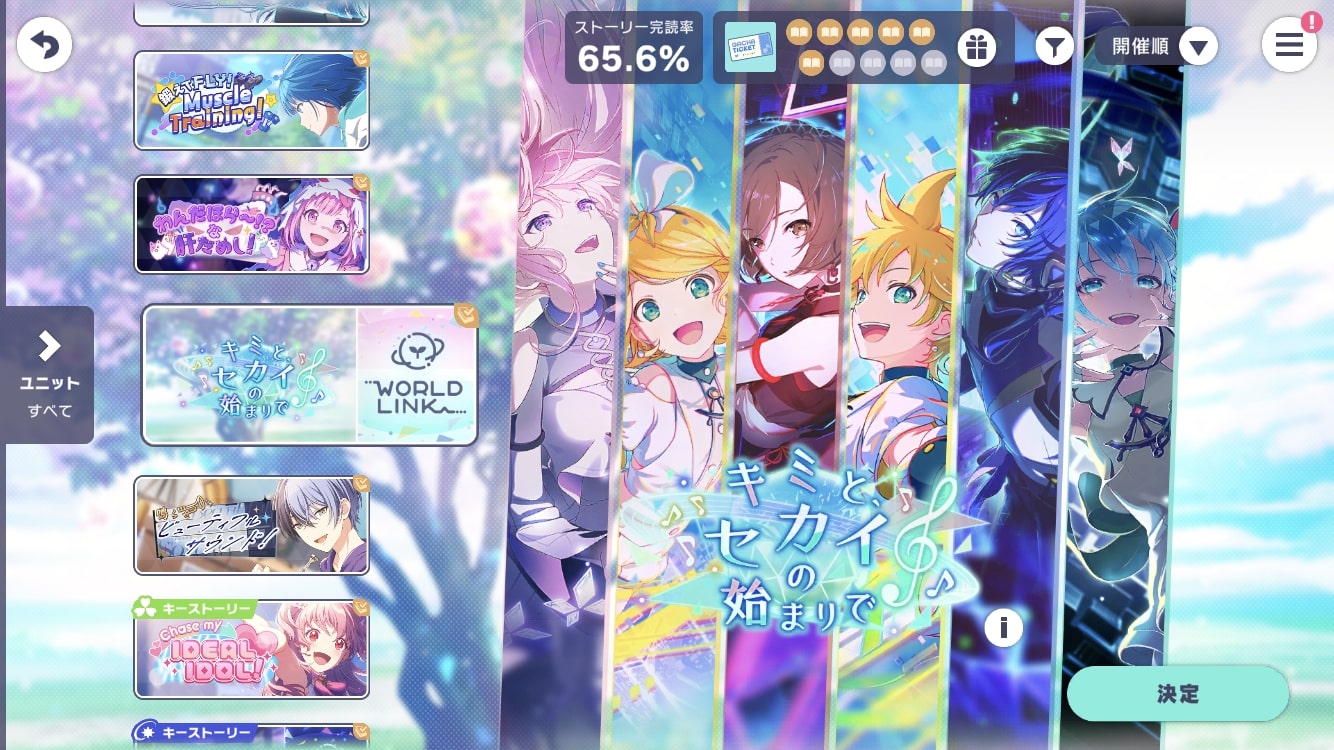Click the filter funnel icon
Screen dimensions: 1334x750
tap(1054, 46)
